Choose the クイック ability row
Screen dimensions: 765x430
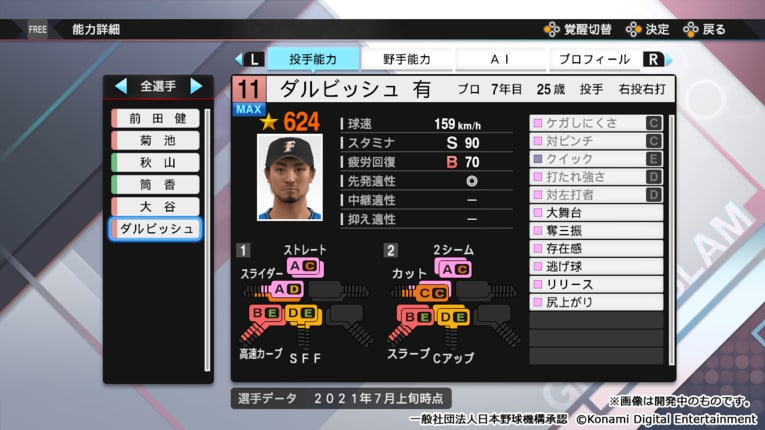(x=595, y=159)
